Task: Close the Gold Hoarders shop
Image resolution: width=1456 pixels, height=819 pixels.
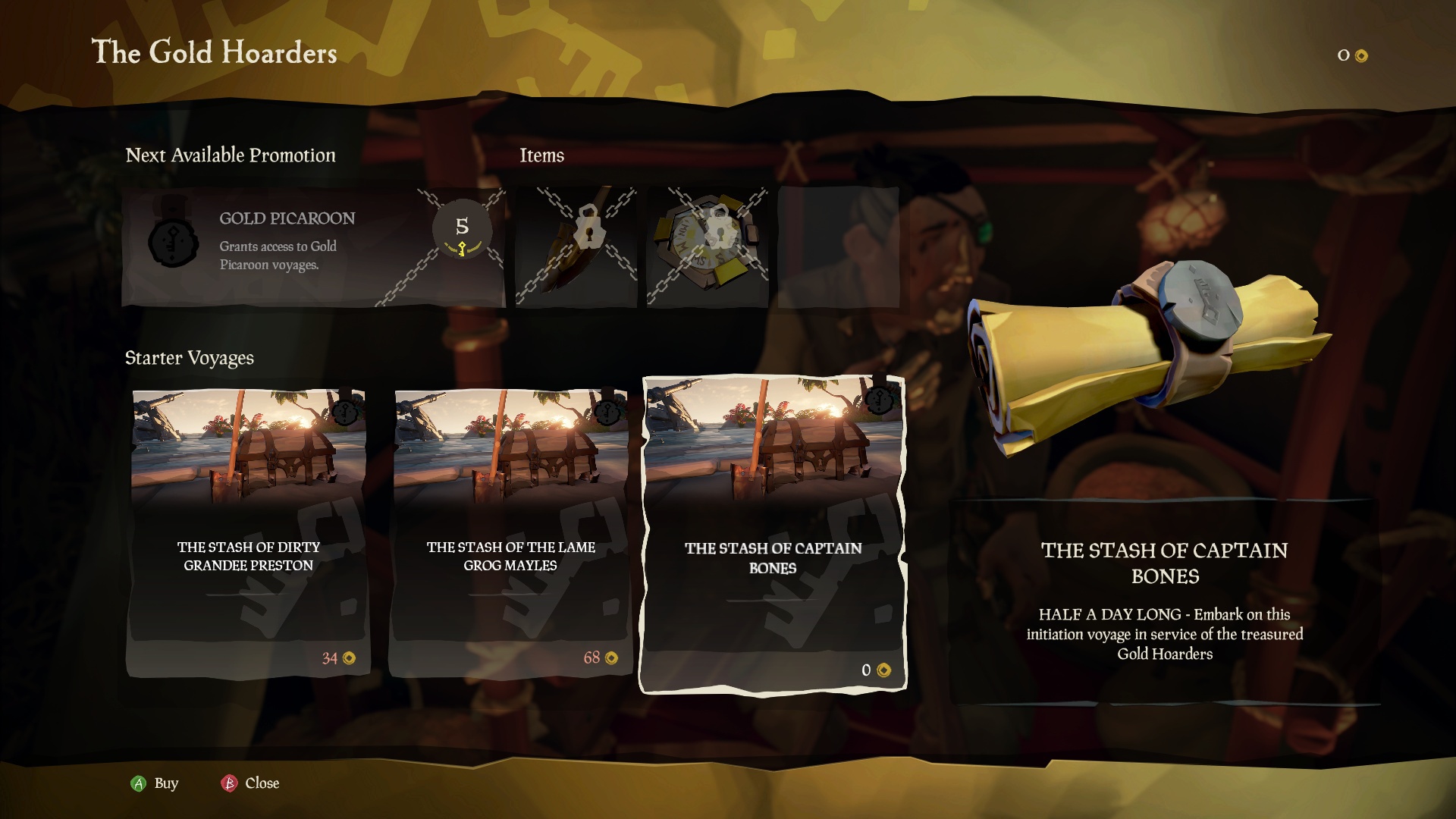Action: [250, 783]
